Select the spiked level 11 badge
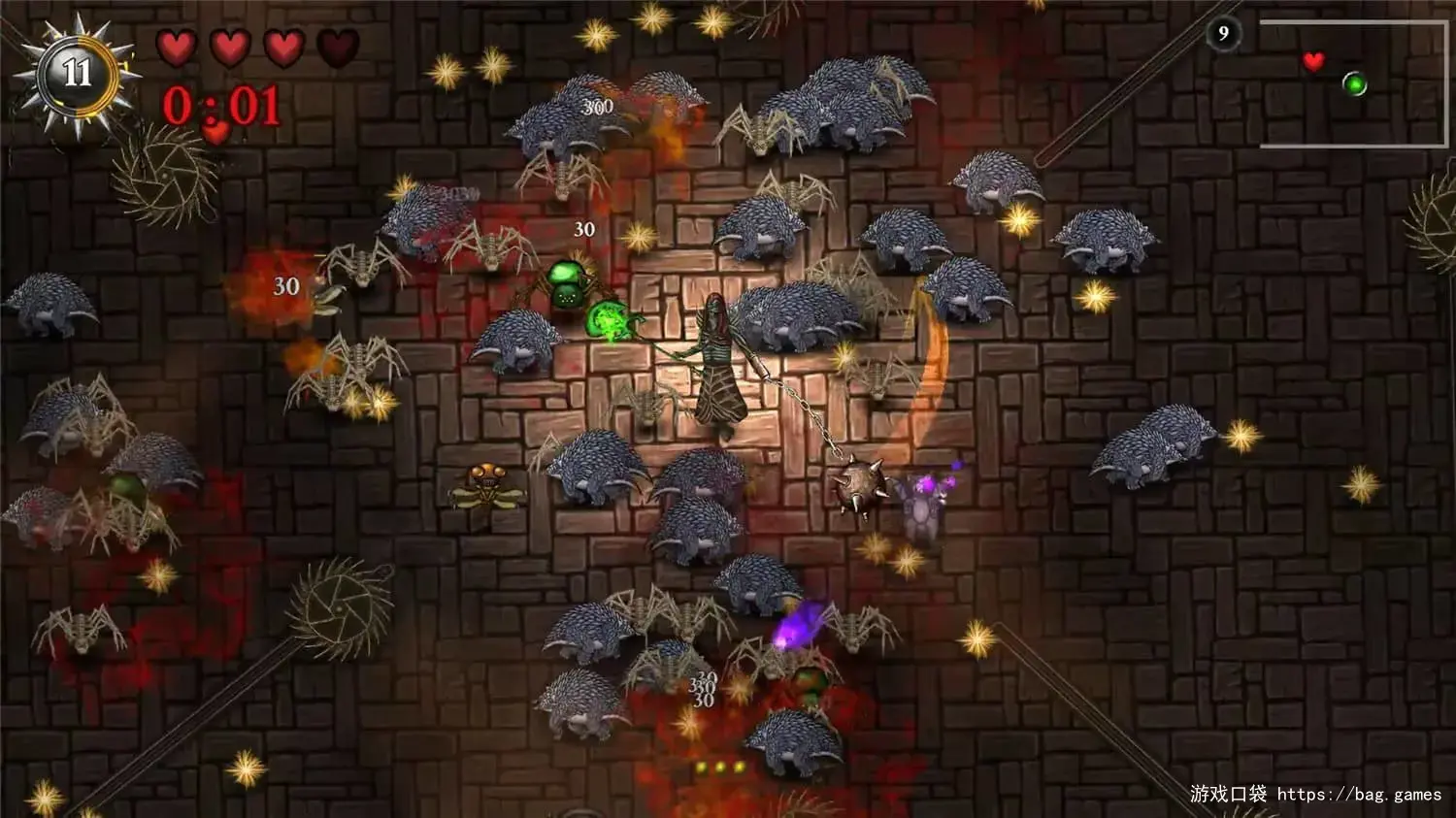The width and height of the screenshot is (1456, 818). click(x=77, y=74)
